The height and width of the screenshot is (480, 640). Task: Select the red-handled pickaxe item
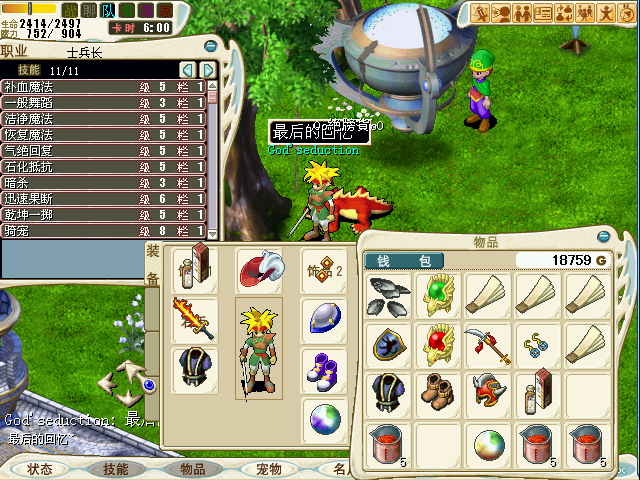[x=487, y=344]
